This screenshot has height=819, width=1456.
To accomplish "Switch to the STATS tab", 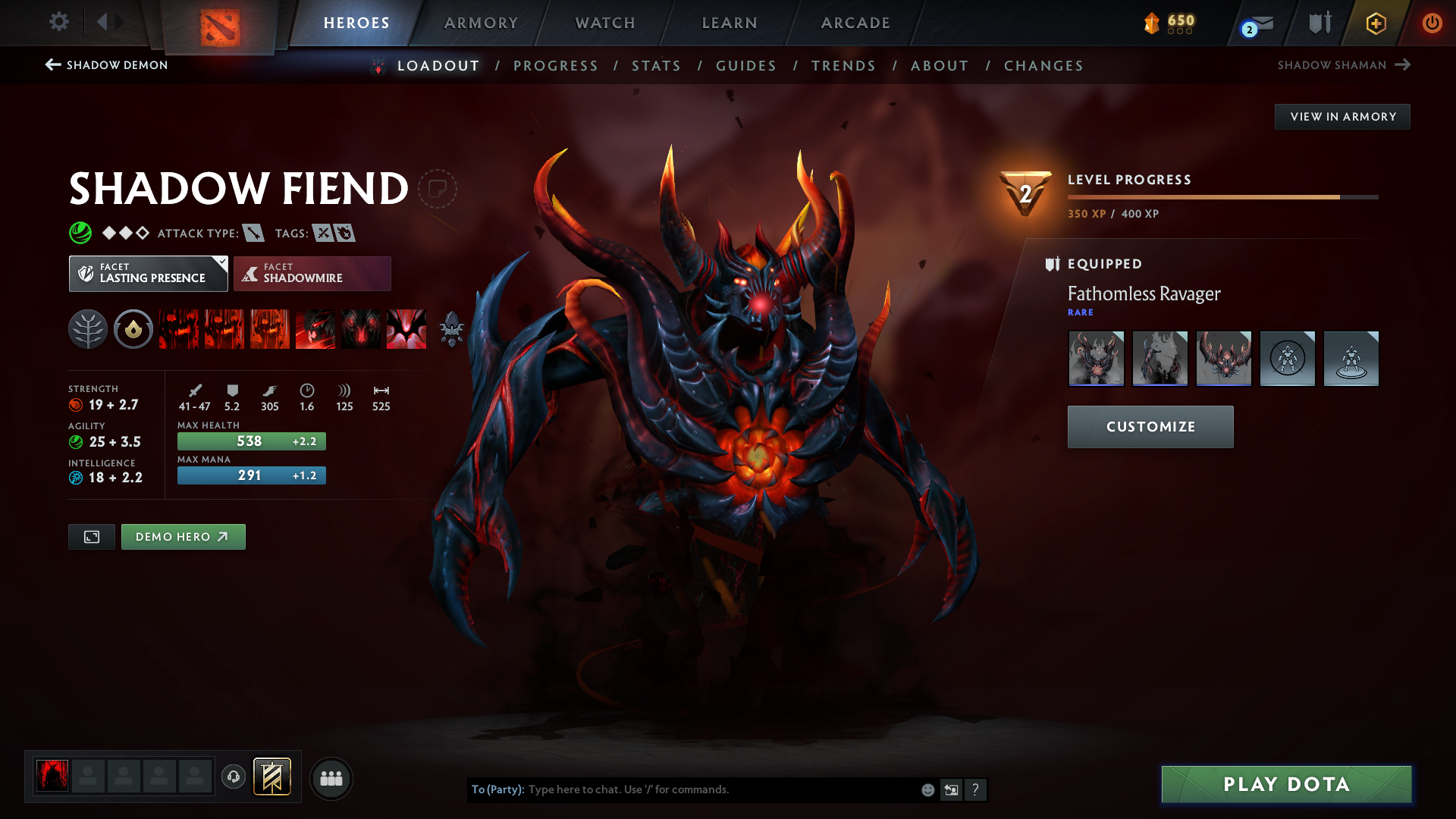I will point(657,66).
